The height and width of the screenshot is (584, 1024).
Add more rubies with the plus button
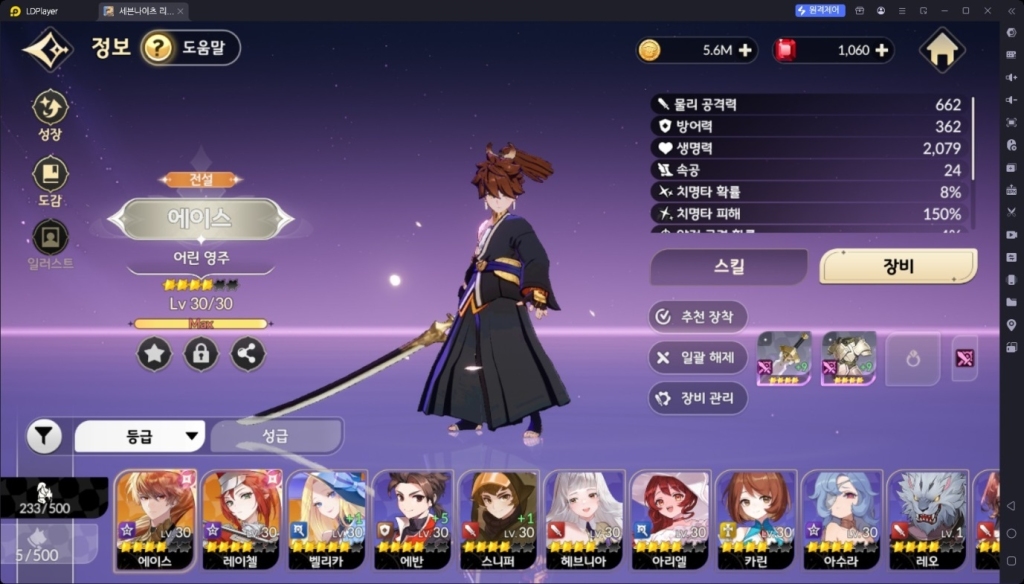(881, 50)
